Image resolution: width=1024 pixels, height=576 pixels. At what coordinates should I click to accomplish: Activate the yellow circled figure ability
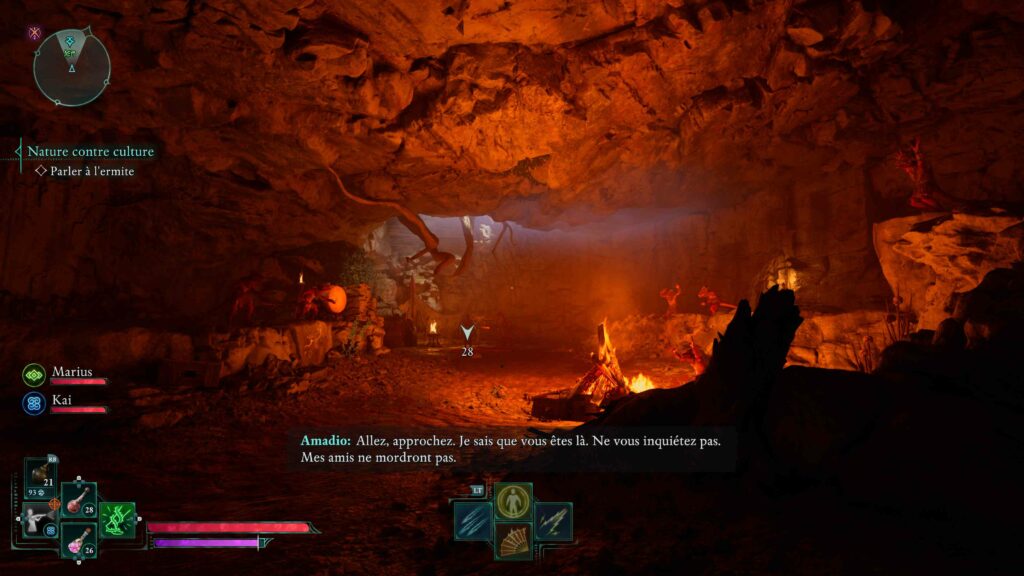pyautogui.click(x=513, y=500)
